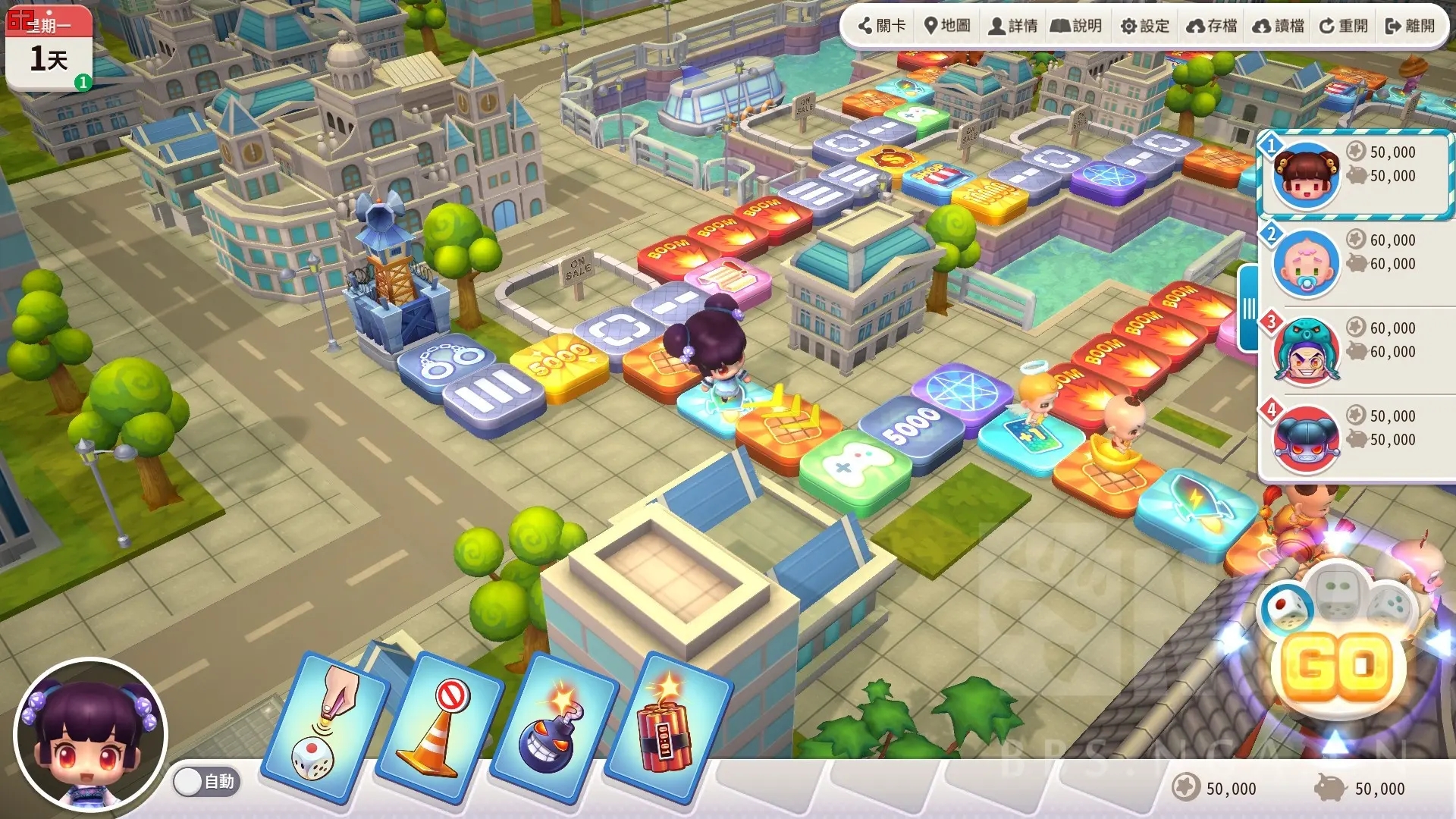Select player 1 in the ranking list
Viewport: 1456px width, 819px height.
pos(1355,175)
